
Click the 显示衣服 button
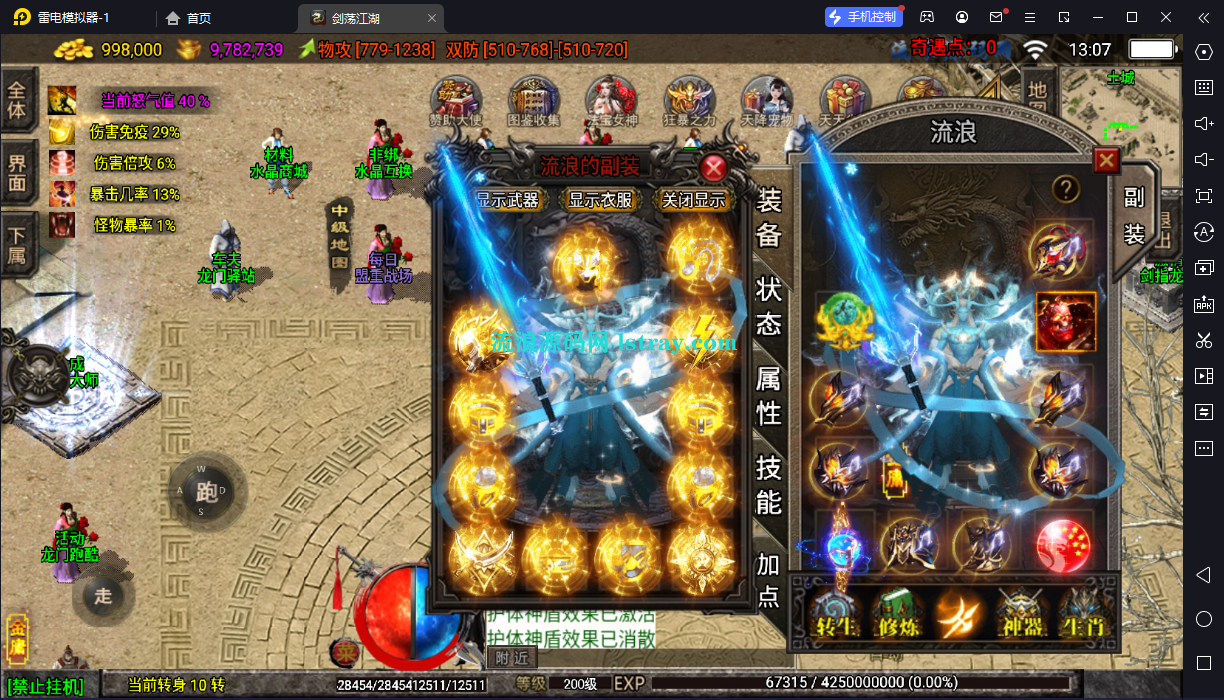(x=601, y=200)
